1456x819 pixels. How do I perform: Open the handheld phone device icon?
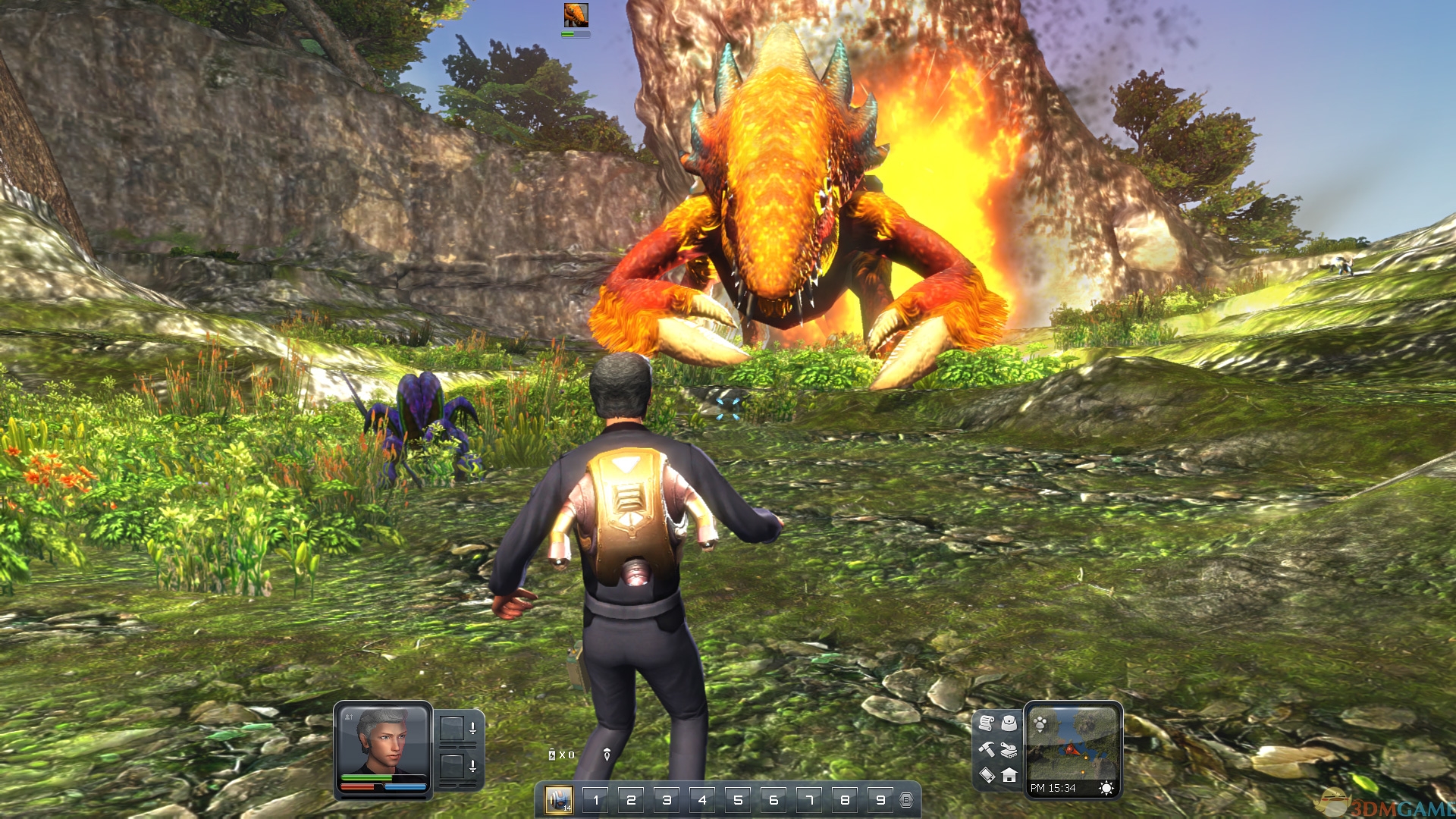[987, 775]
